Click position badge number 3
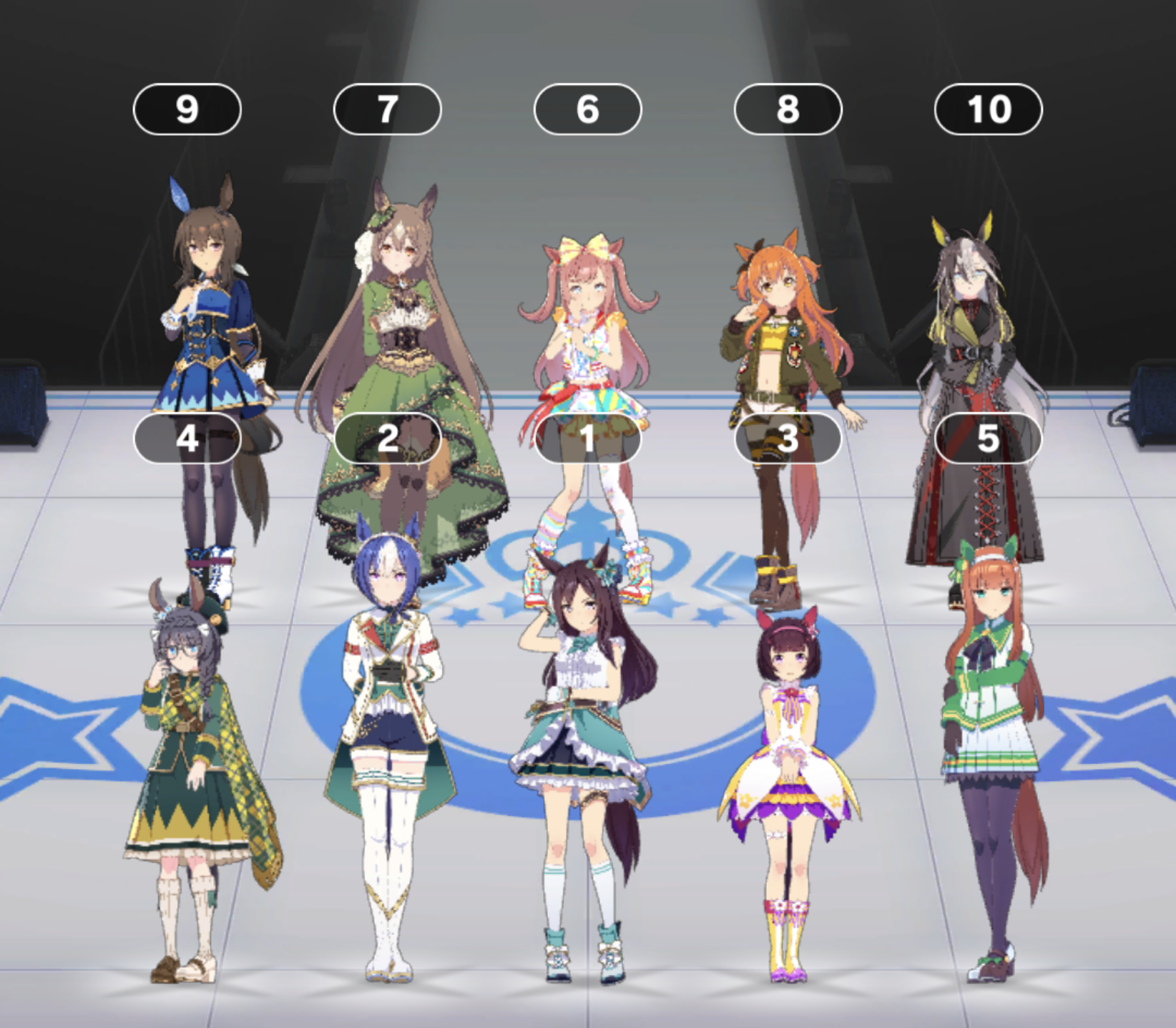Screen dimensions: 1176x1028 [788, 438]
